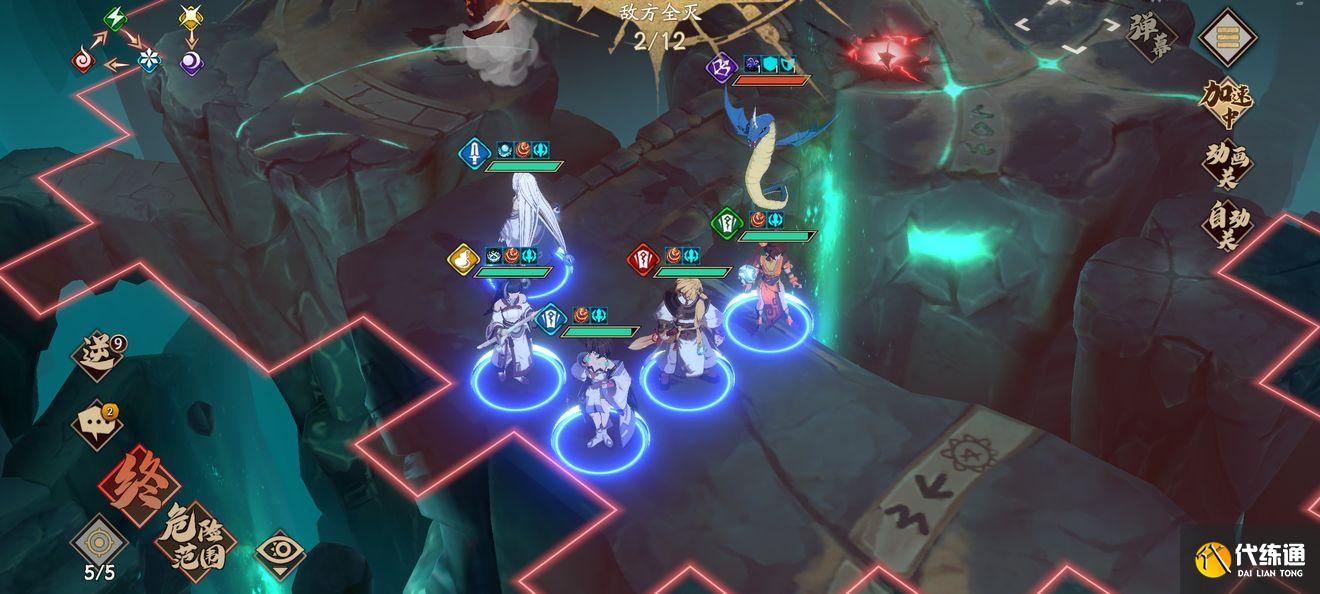The width and height of the screenshot is (1320, 594).
Task: Toggle the 加速中 speed-up setting
Action: click(1226, 101)
